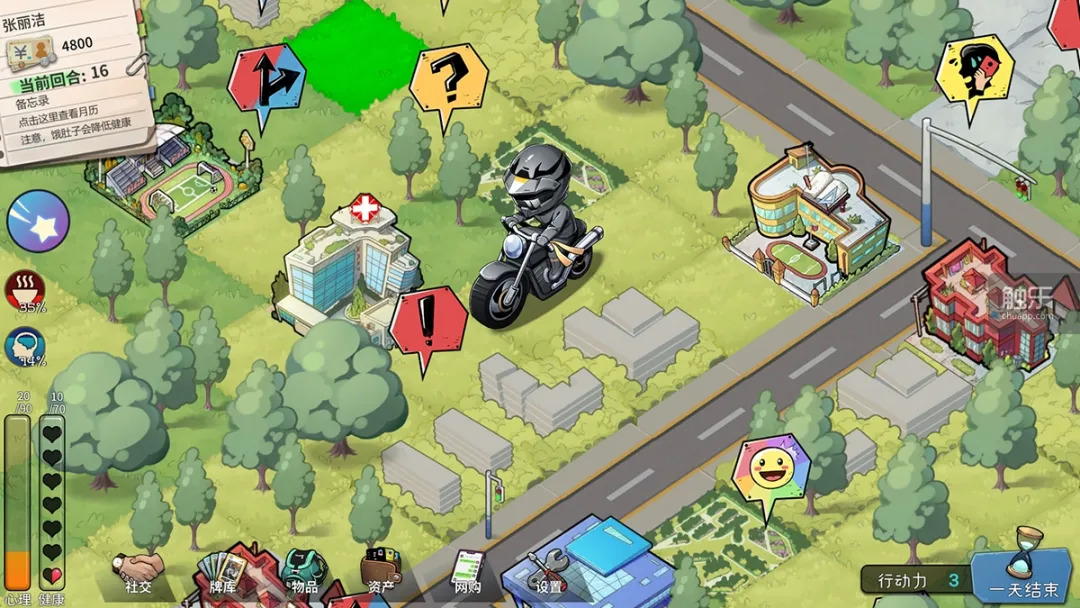
Task: Click the blue brain status icon
Action: 25,346
